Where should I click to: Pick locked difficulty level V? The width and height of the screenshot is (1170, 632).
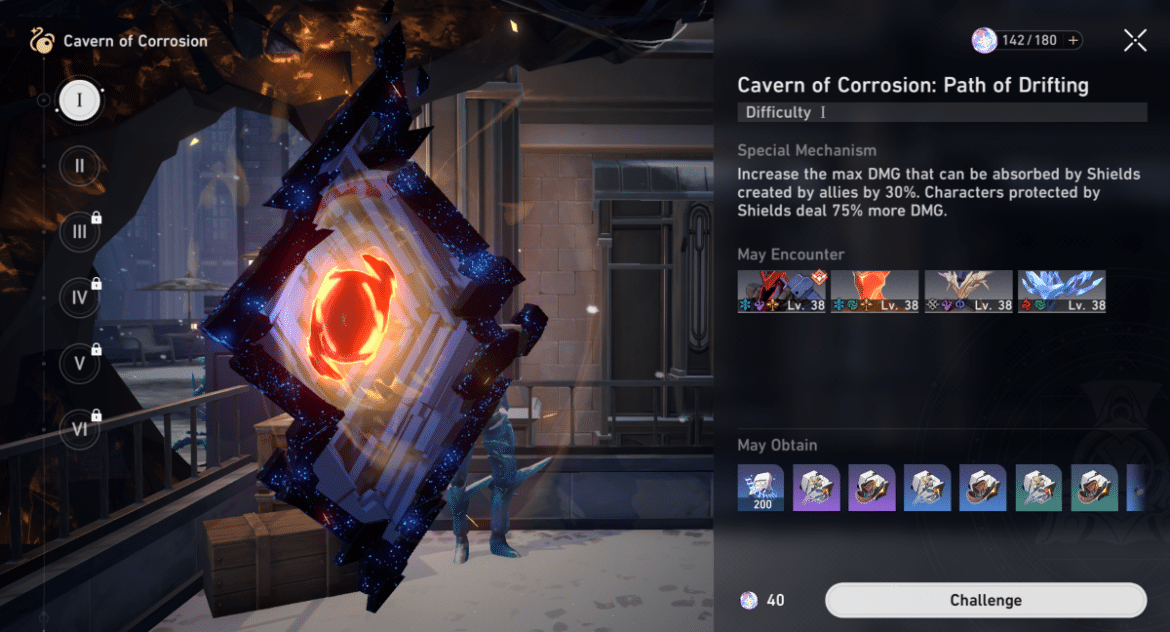pos(79,363)
